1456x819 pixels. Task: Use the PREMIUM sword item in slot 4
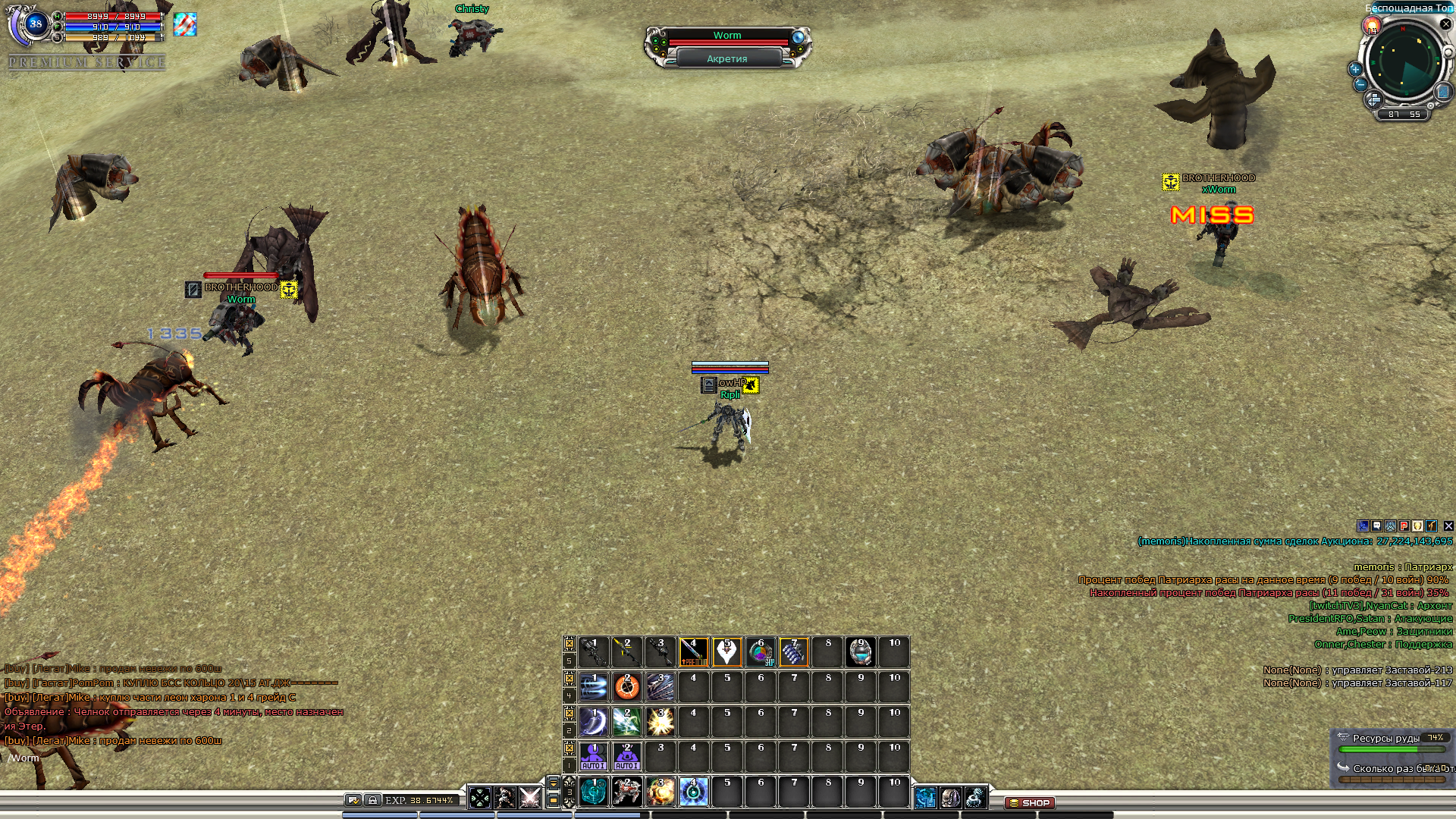click(693, 652)
